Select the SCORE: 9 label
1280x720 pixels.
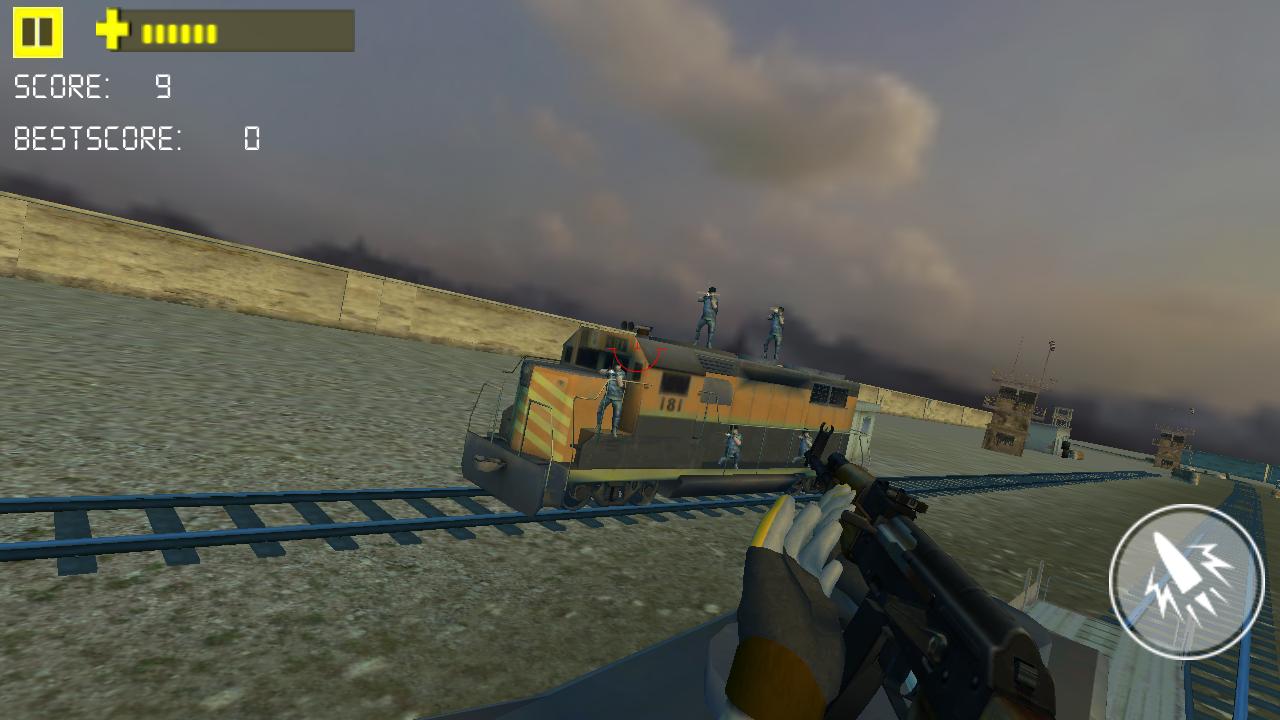tap(93, 88)
